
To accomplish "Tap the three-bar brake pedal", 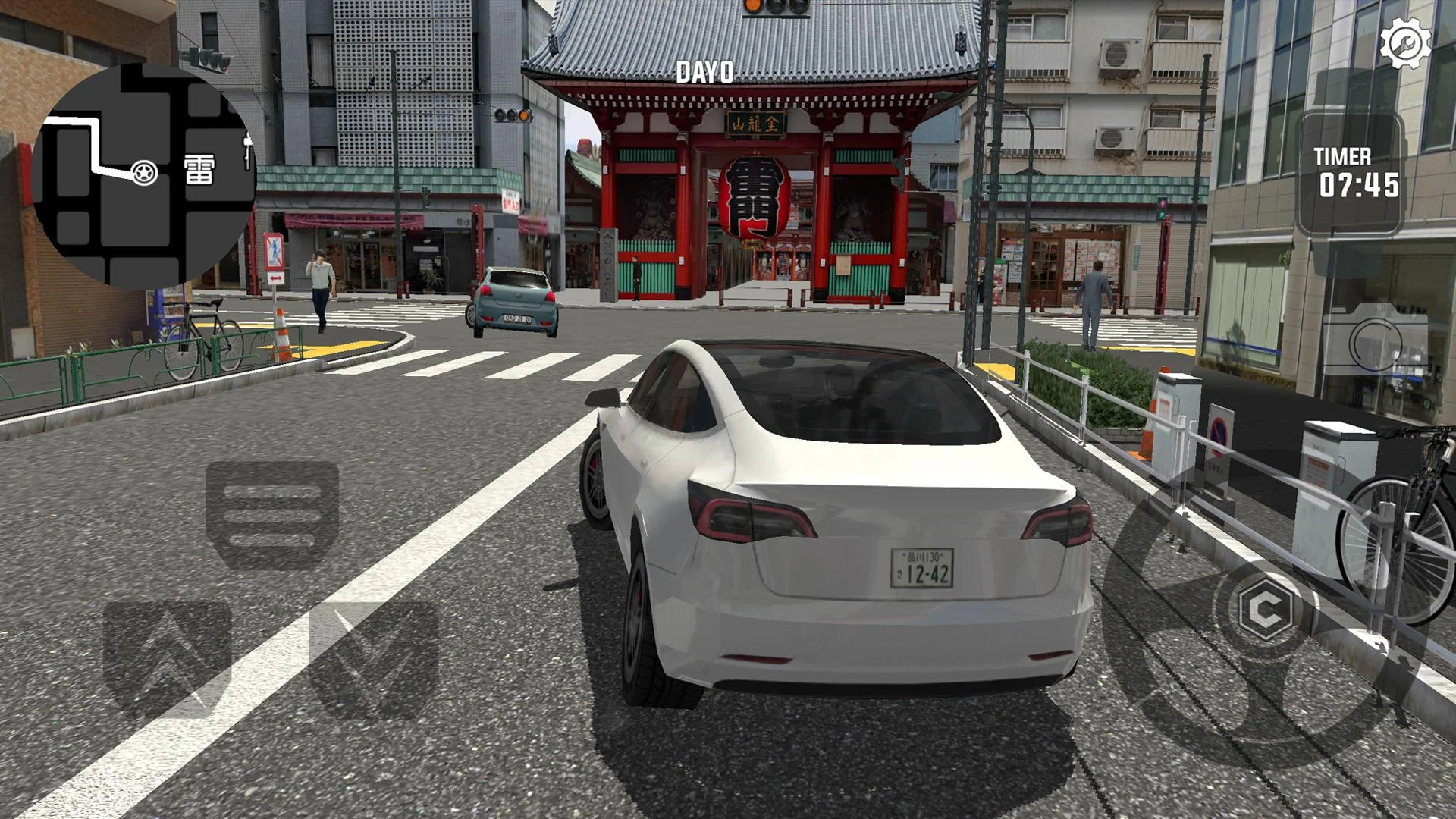I will coord(272,513).
